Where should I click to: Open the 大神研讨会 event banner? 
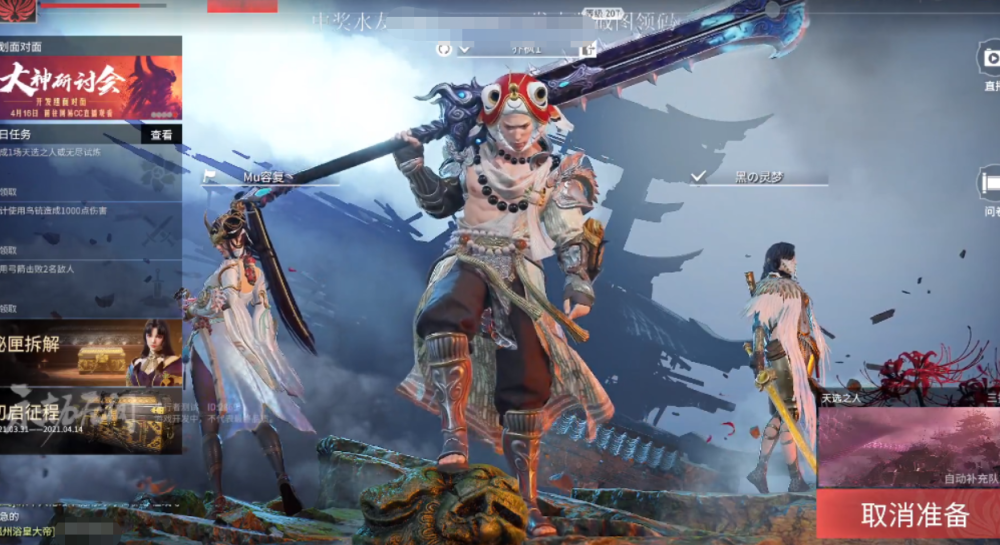(x=91, y=86)
